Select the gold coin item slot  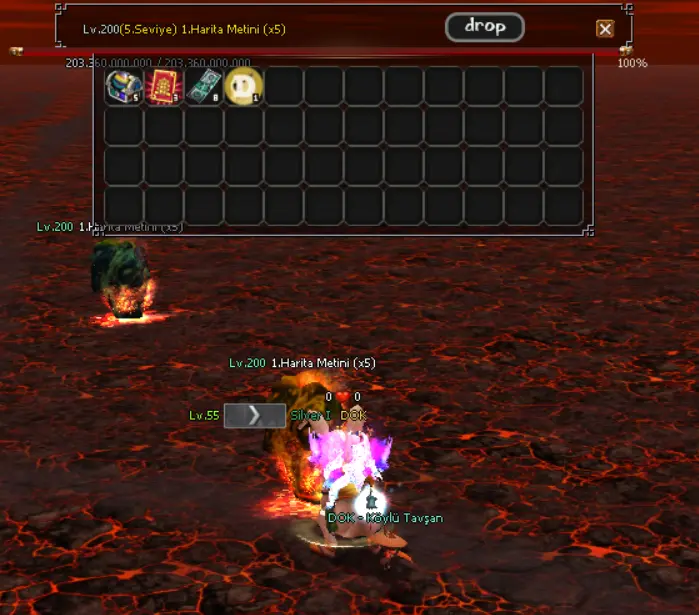point(243,87)
